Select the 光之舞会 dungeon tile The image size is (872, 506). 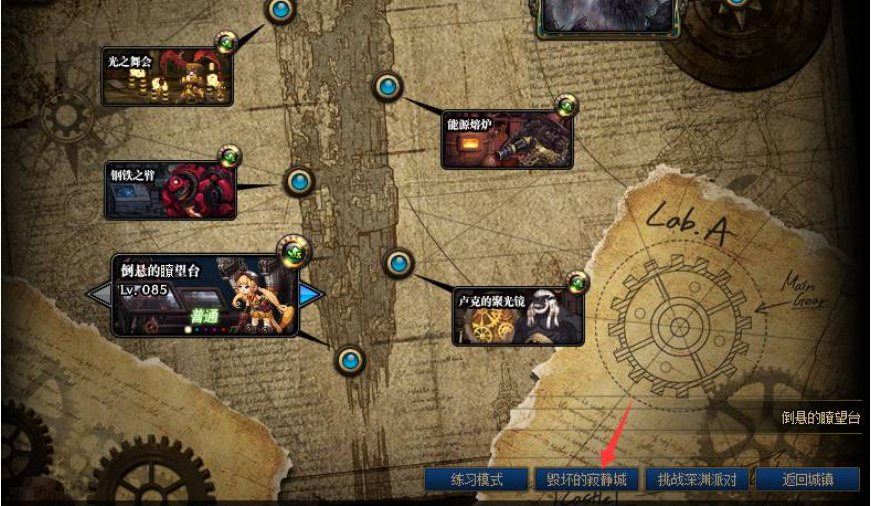coord(167,76)
